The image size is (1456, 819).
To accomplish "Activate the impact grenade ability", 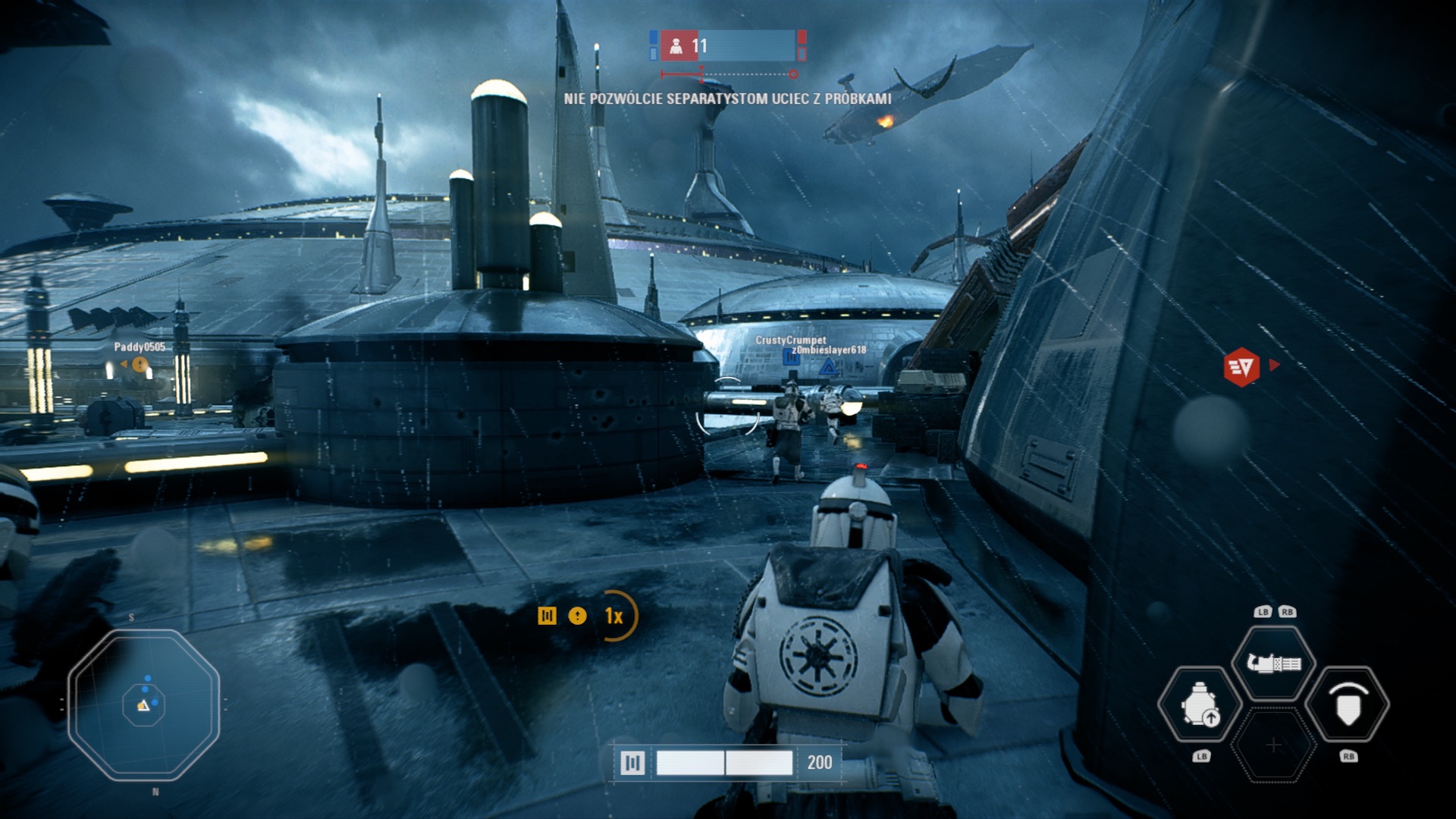I will click(1200, 705).
